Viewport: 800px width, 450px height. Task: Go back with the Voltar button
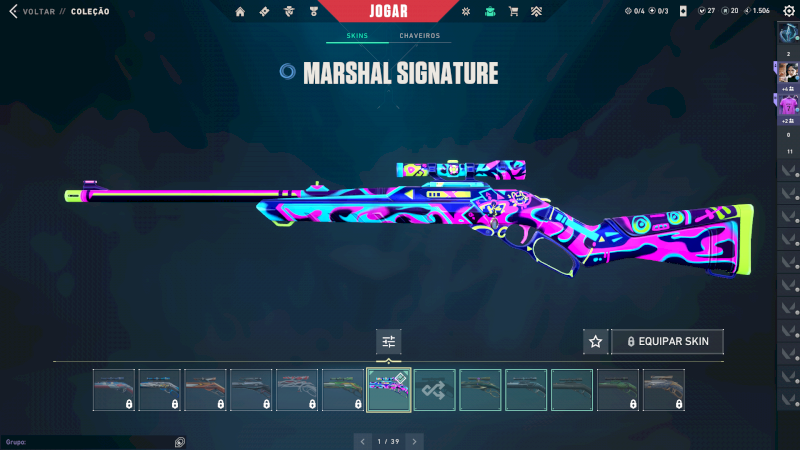pyautogui.click(x=32, y=12)
